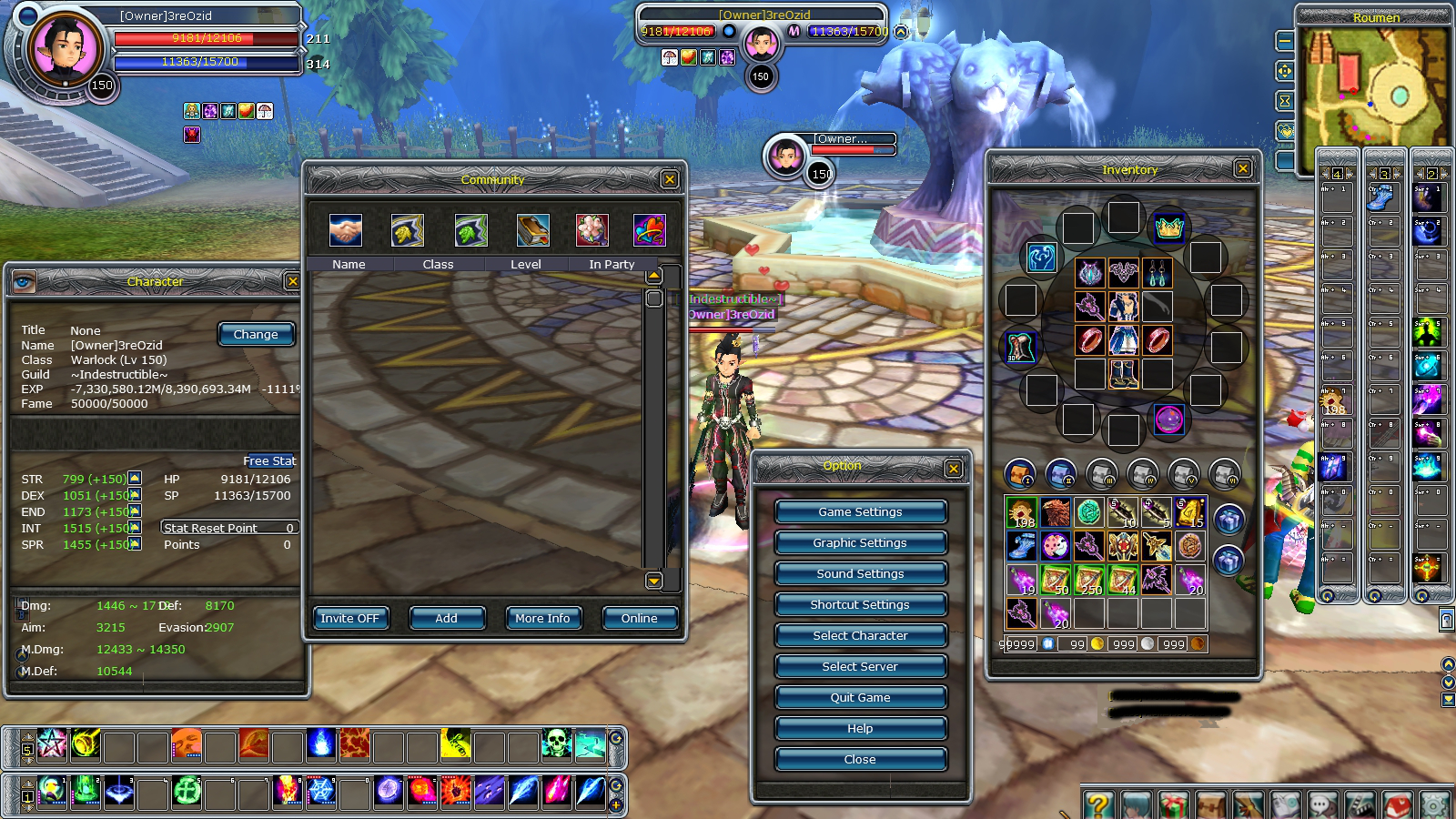Click the Roumen minimap
Viewport: 1456px width, 819px height.
[1372, 88]
